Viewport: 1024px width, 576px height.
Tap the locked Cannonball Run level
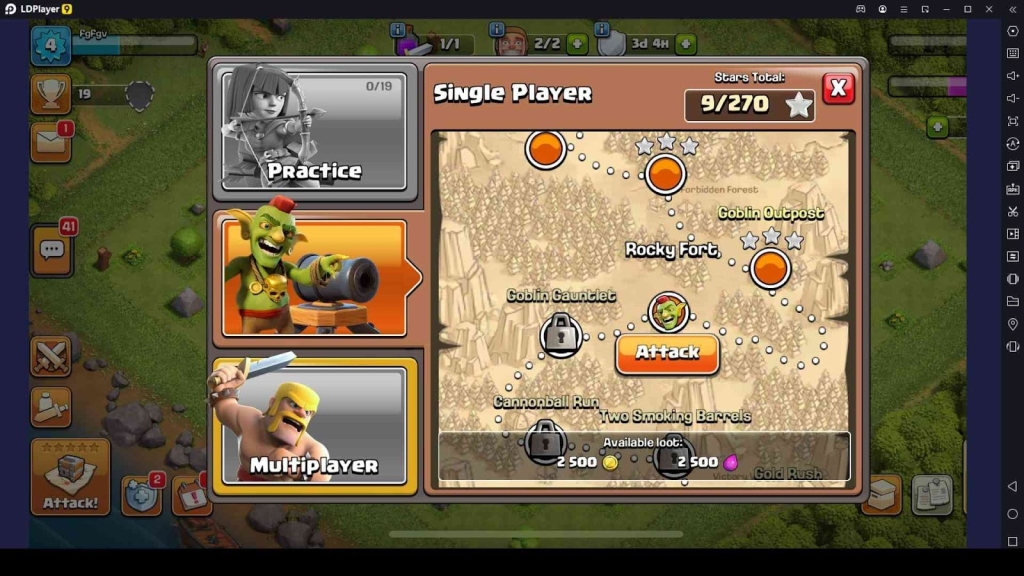(544, 440)
